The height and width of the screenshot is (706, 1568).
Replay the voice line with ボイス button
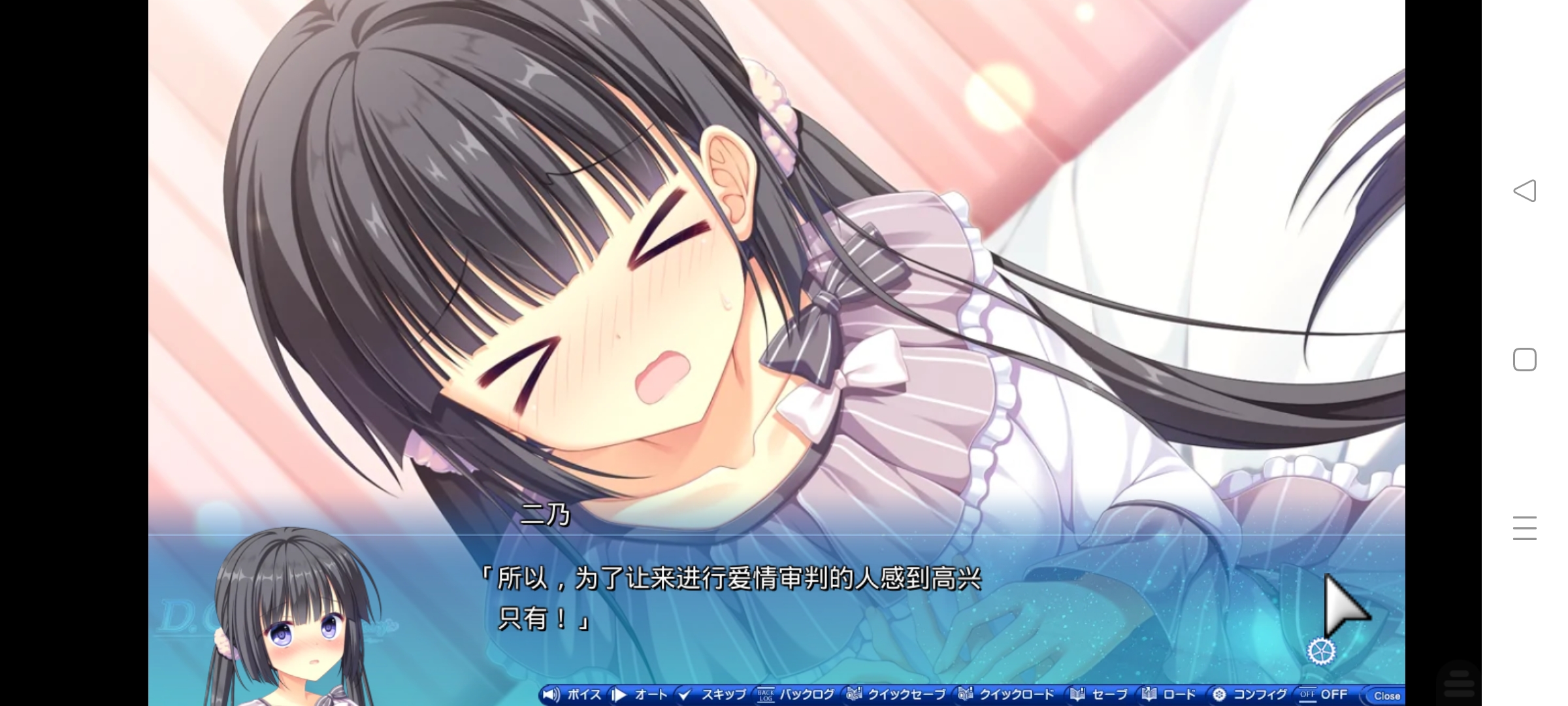pos(573,694)
